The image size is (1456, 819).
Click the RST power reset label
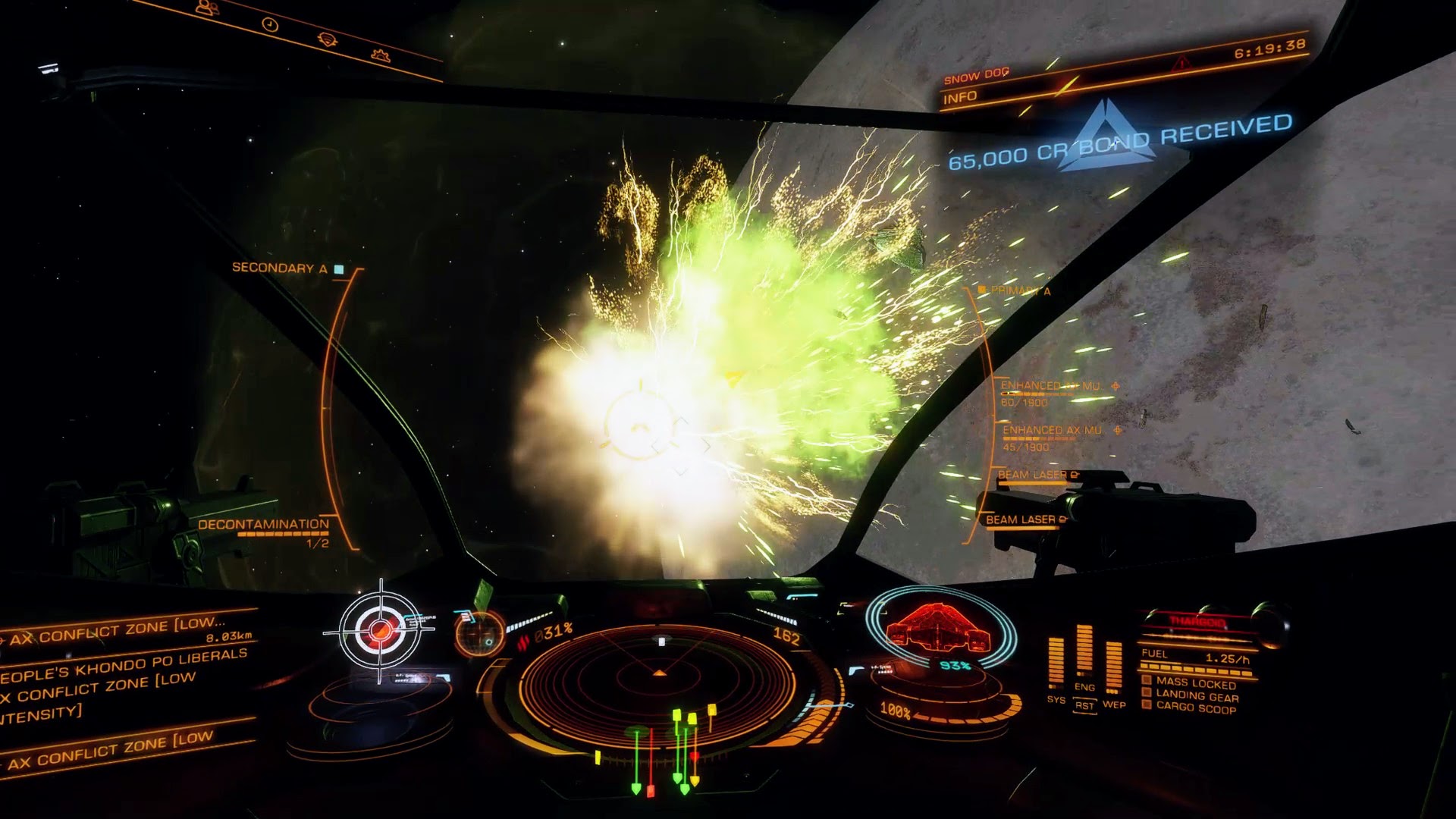(1084, 705)
